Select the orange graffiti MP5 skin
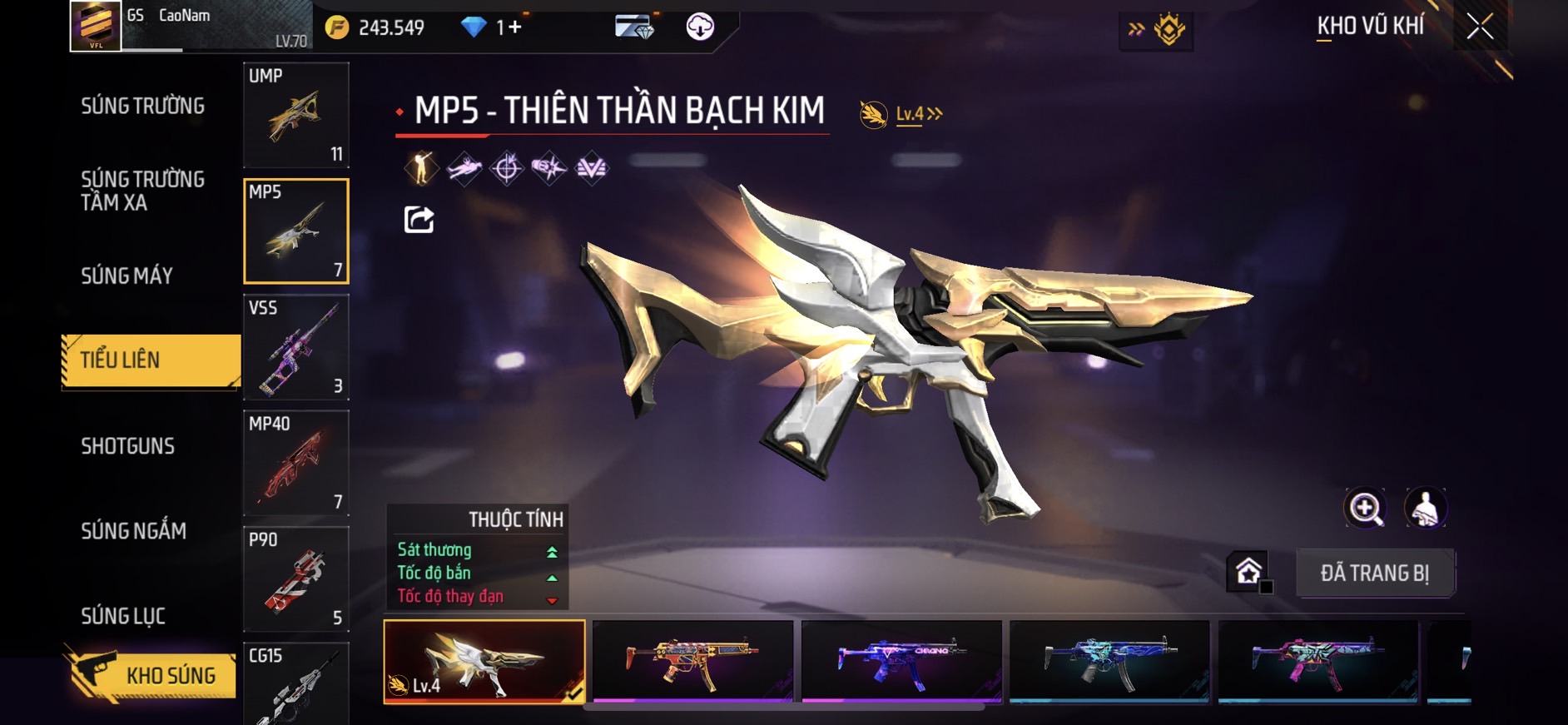The height and width of the screenshot is (725, 1568). pyautogui.click(x=692, y=661)
